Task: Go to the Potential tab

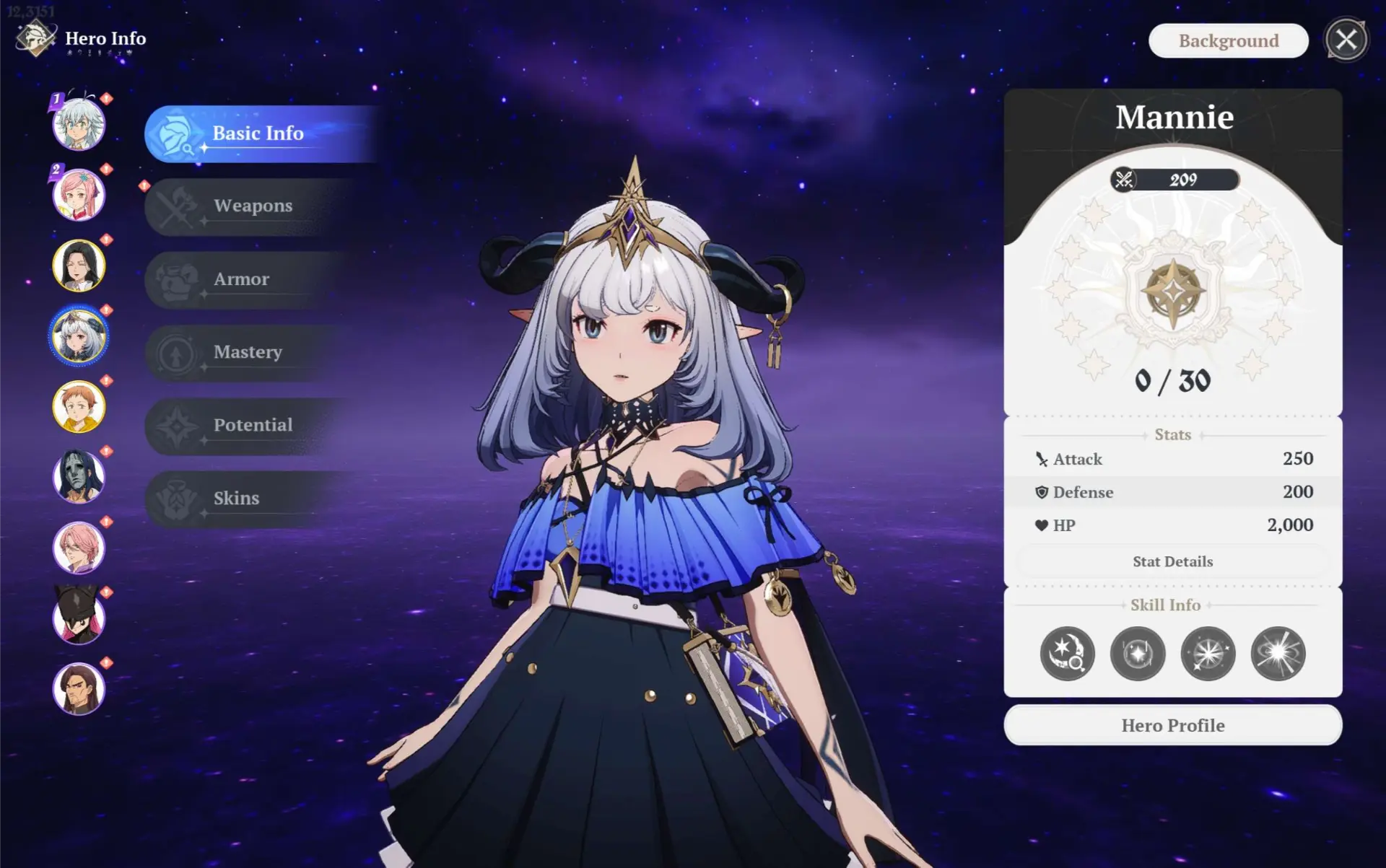Action: pos(253,425)
